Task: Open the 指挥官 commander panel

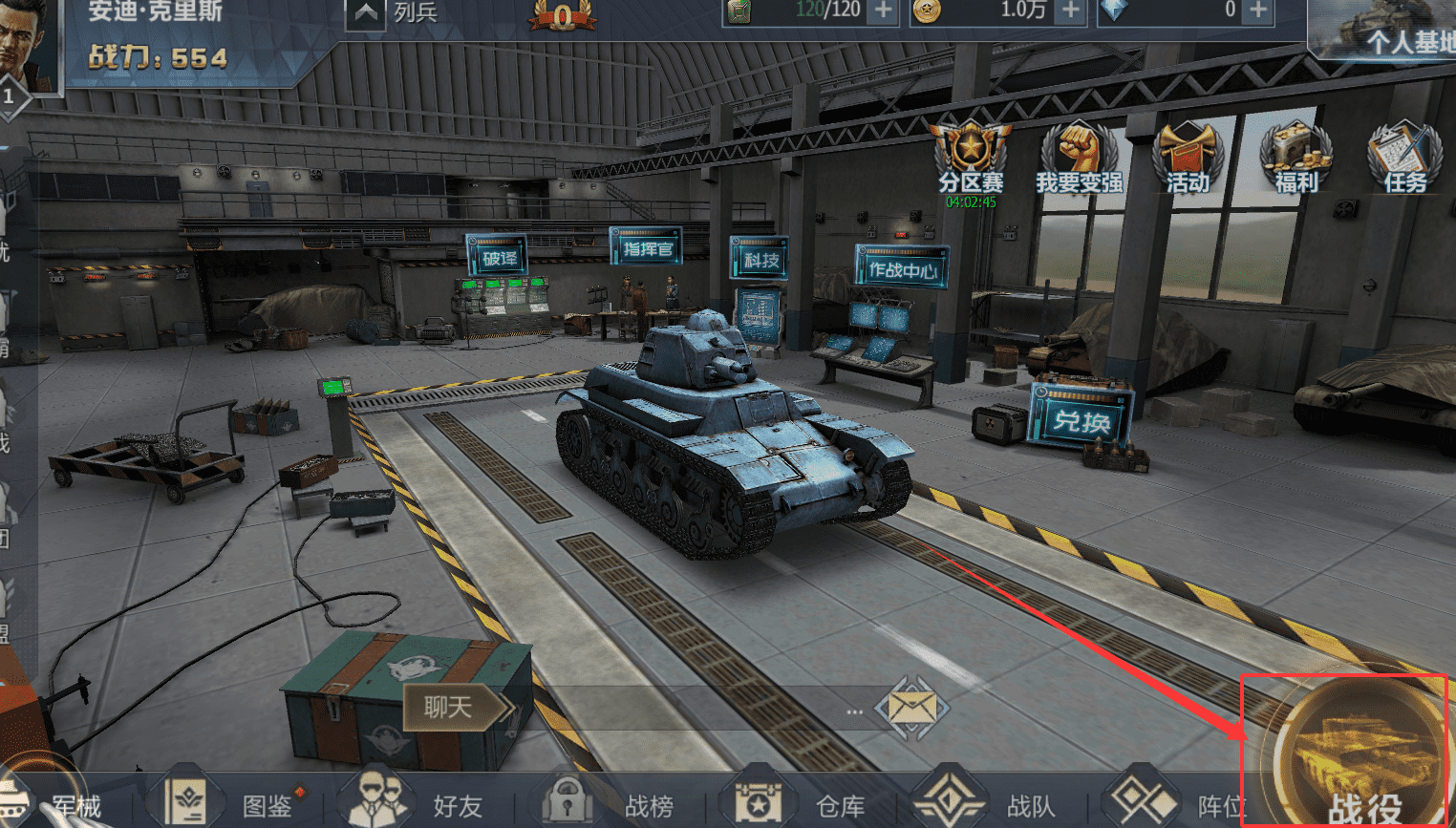Action: [x=648, y=248]
